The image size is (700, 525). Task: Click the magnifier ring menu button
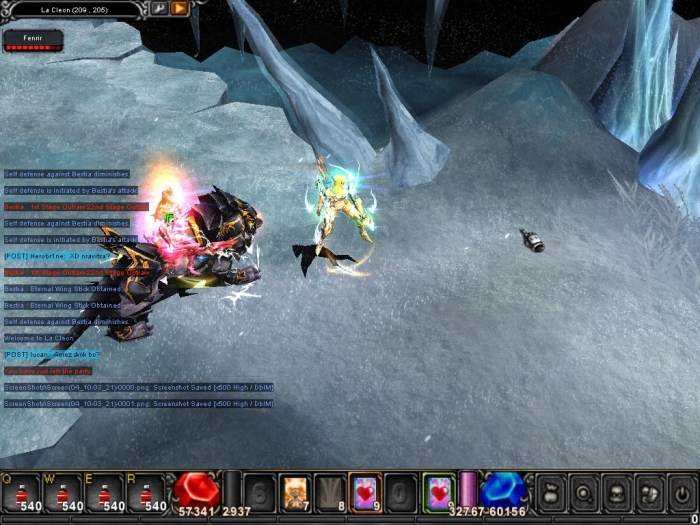tap(585, 492)
